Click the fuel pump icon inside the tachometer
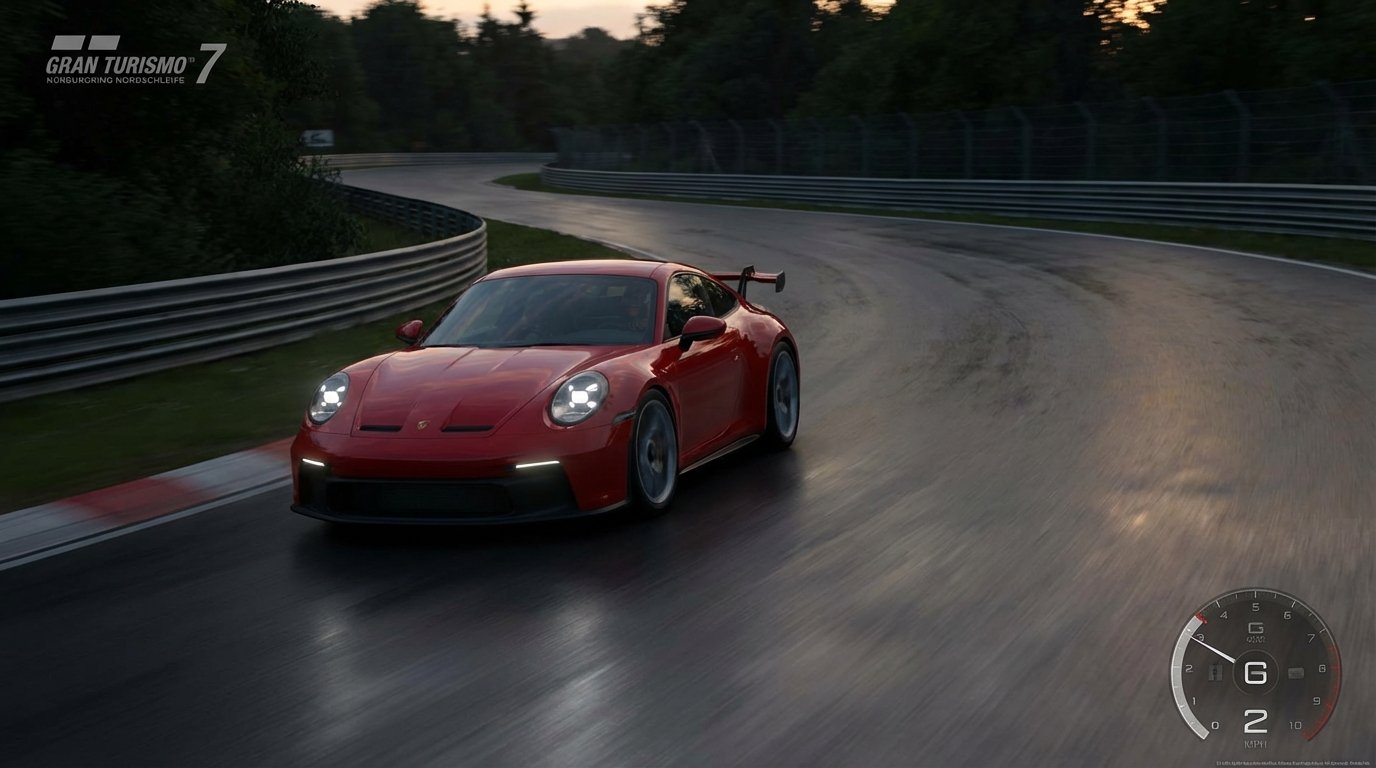The height and width of the screenshot is (768, 1376). (x=1215, y=671)
